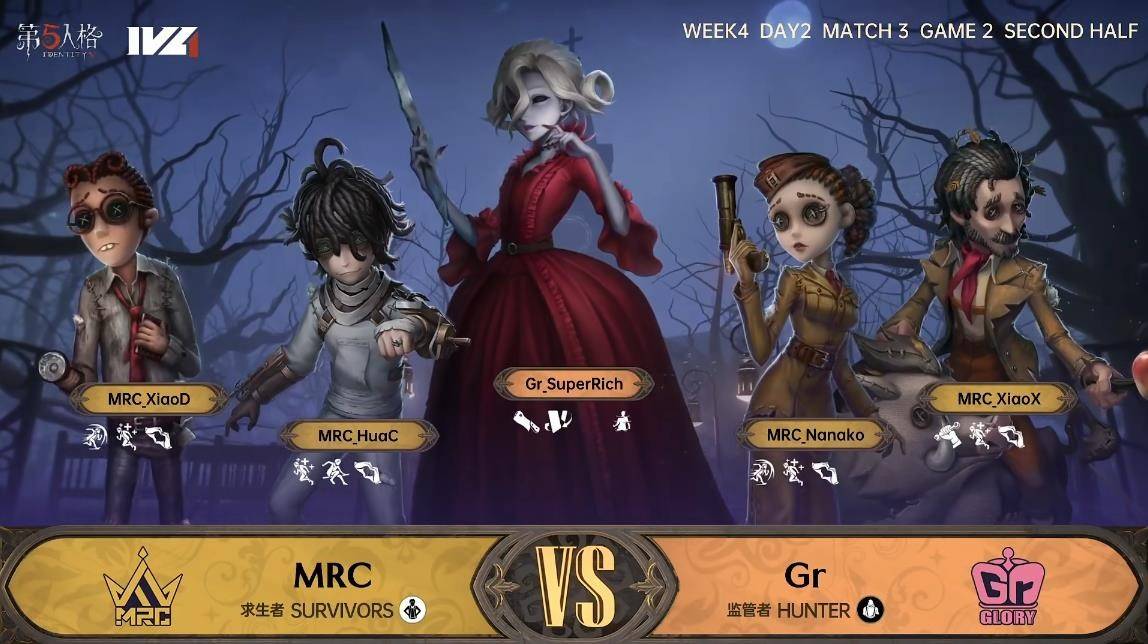Screen dimensions: 1148x644
Task: Select the MRC_XiaoD name plate
Action: click(x=148, y=400)
